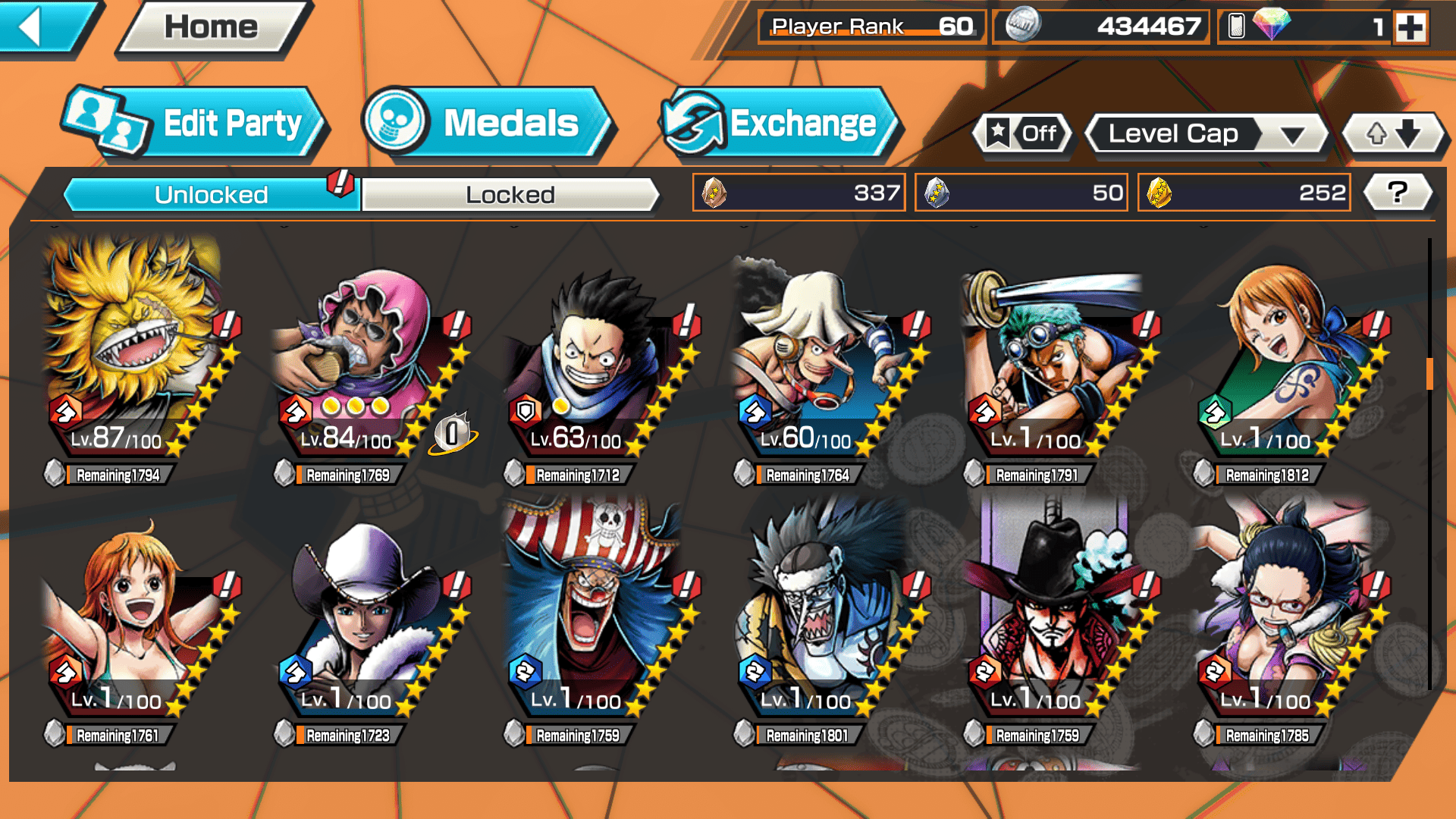
Task: Return to the Home screen
Action: point(211,27)
